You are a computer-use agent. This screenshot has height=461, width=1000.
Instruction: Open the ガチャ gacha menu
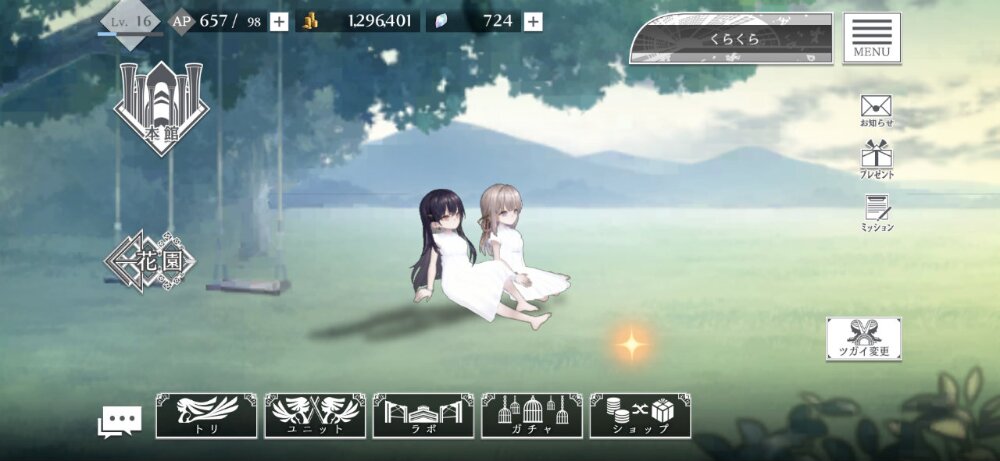(x=532, y=415)
